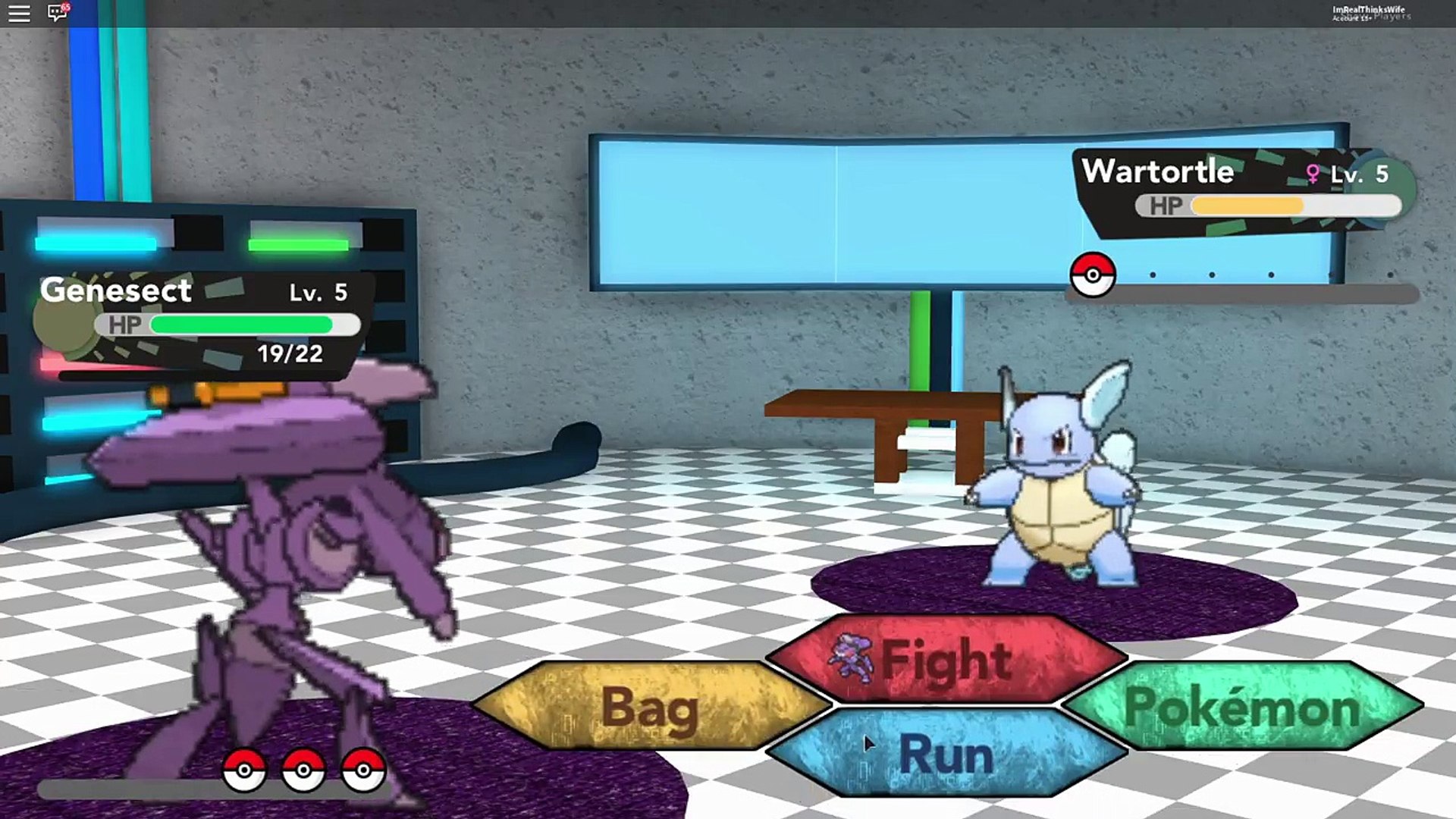Choose the red Fight button
Image resolution: width=1456 pixels, height=819 pixels.
coord(946,660)
